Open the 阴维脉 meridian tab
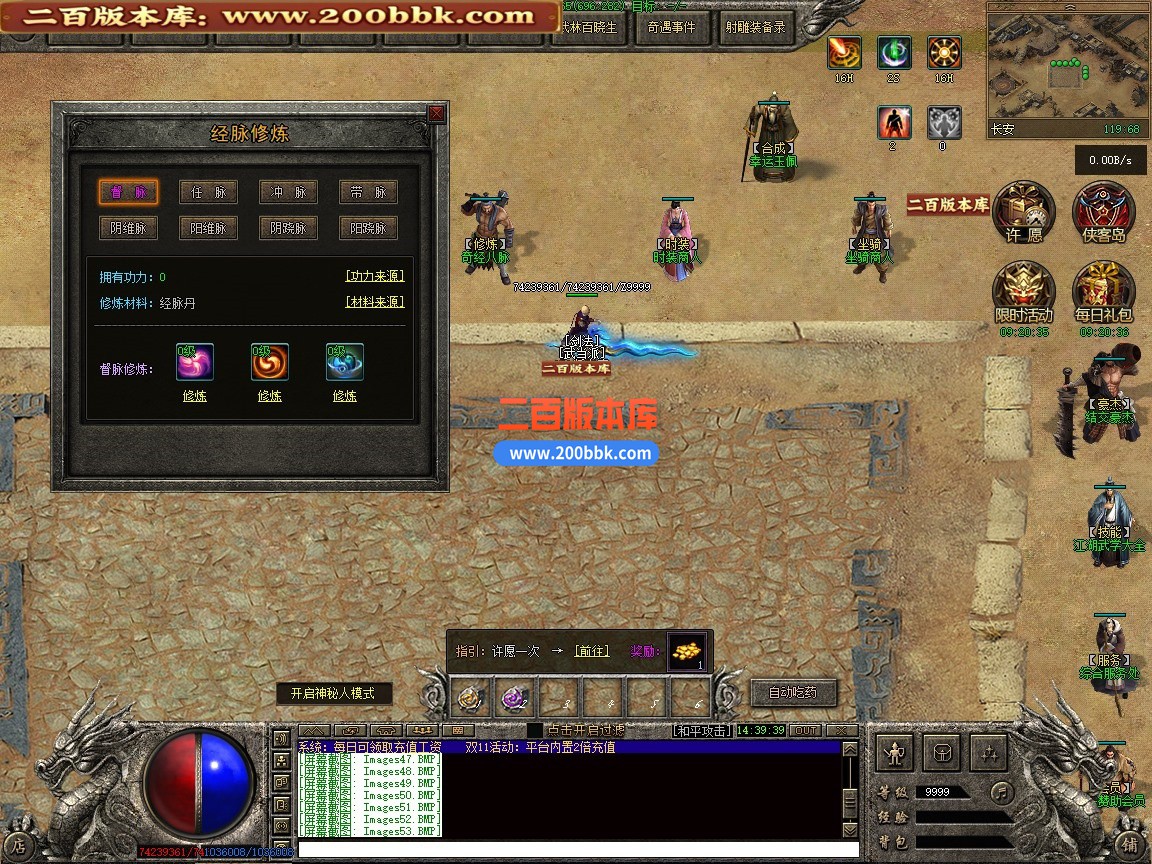This screenshot has height=864, width=1152. [128, 228]
